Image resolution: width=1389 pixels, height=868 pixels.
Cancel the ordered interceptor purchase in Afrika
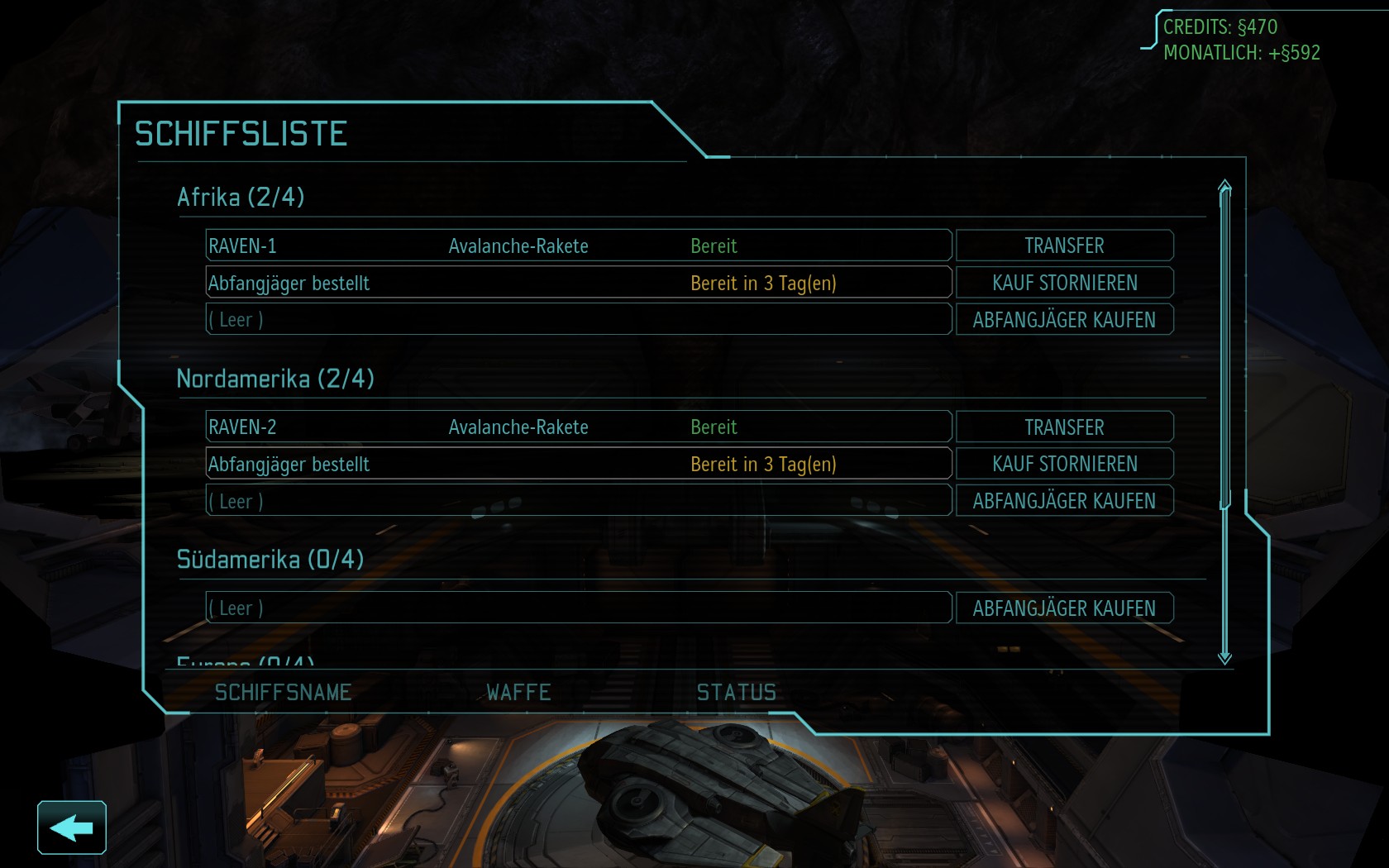click(1064, 283)
